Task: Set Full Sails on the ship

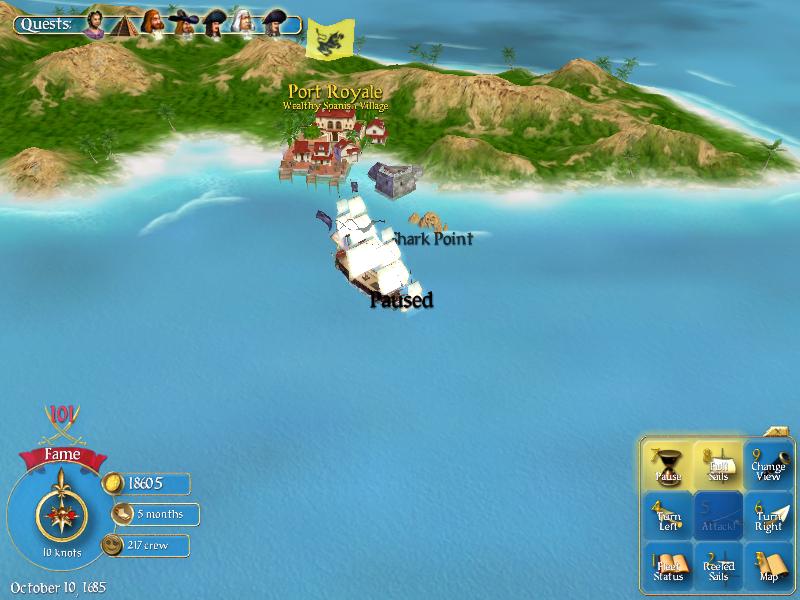Action: pyautogui.click(x=718, y=466)
